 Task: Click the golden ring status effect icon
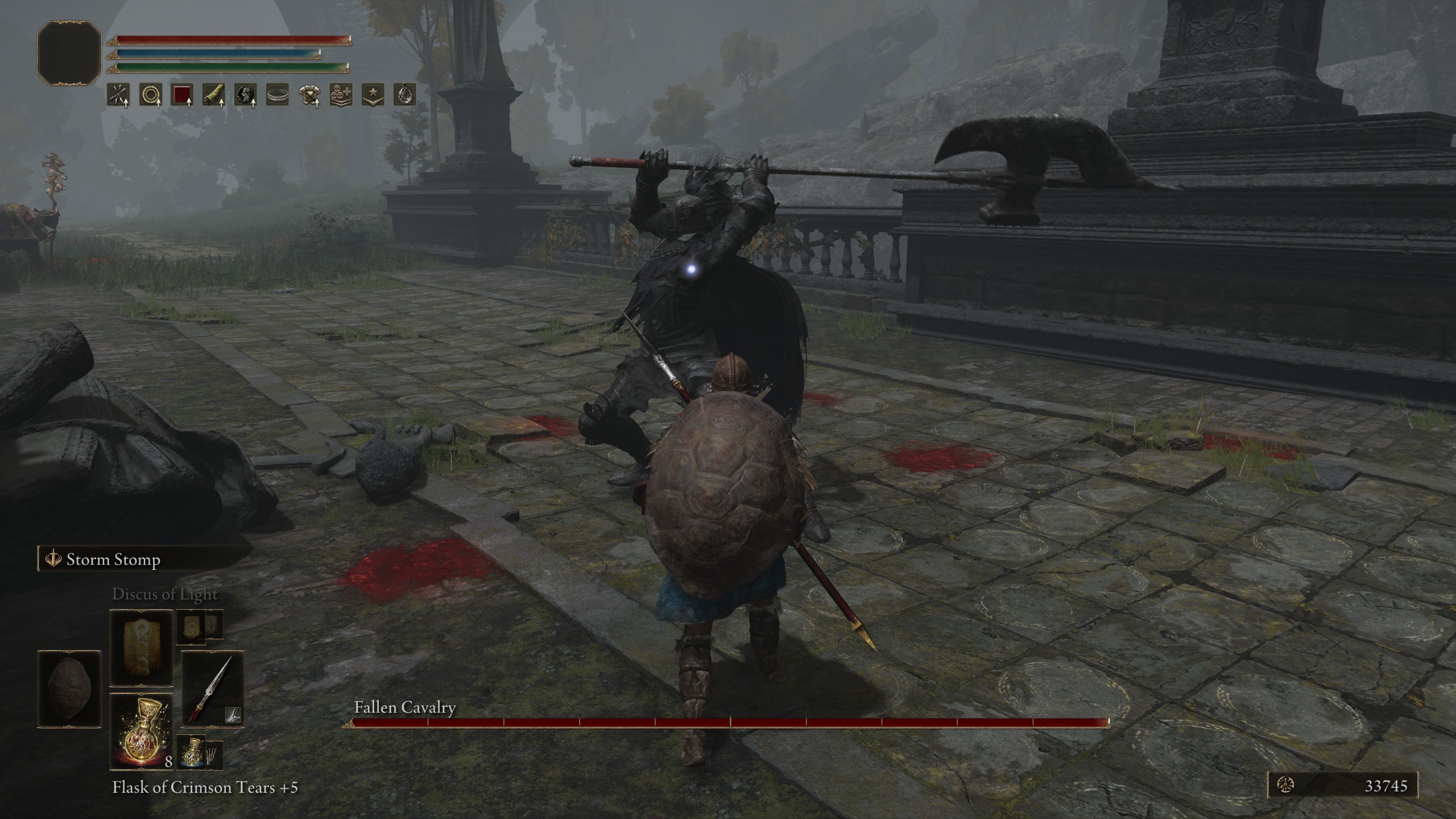click(149, 95)
